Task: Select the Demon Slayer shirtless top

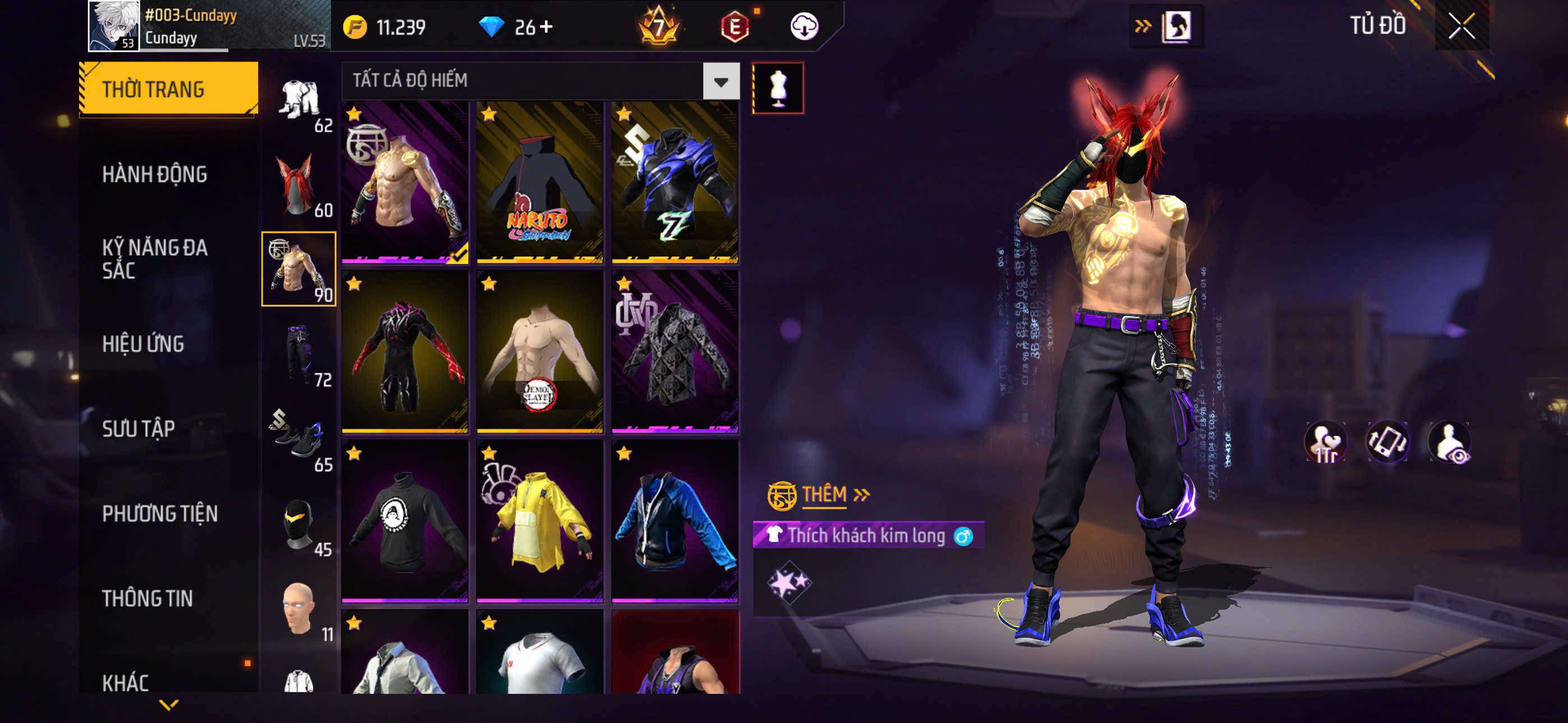Action: pyautogui.click(x=540, y=352)
